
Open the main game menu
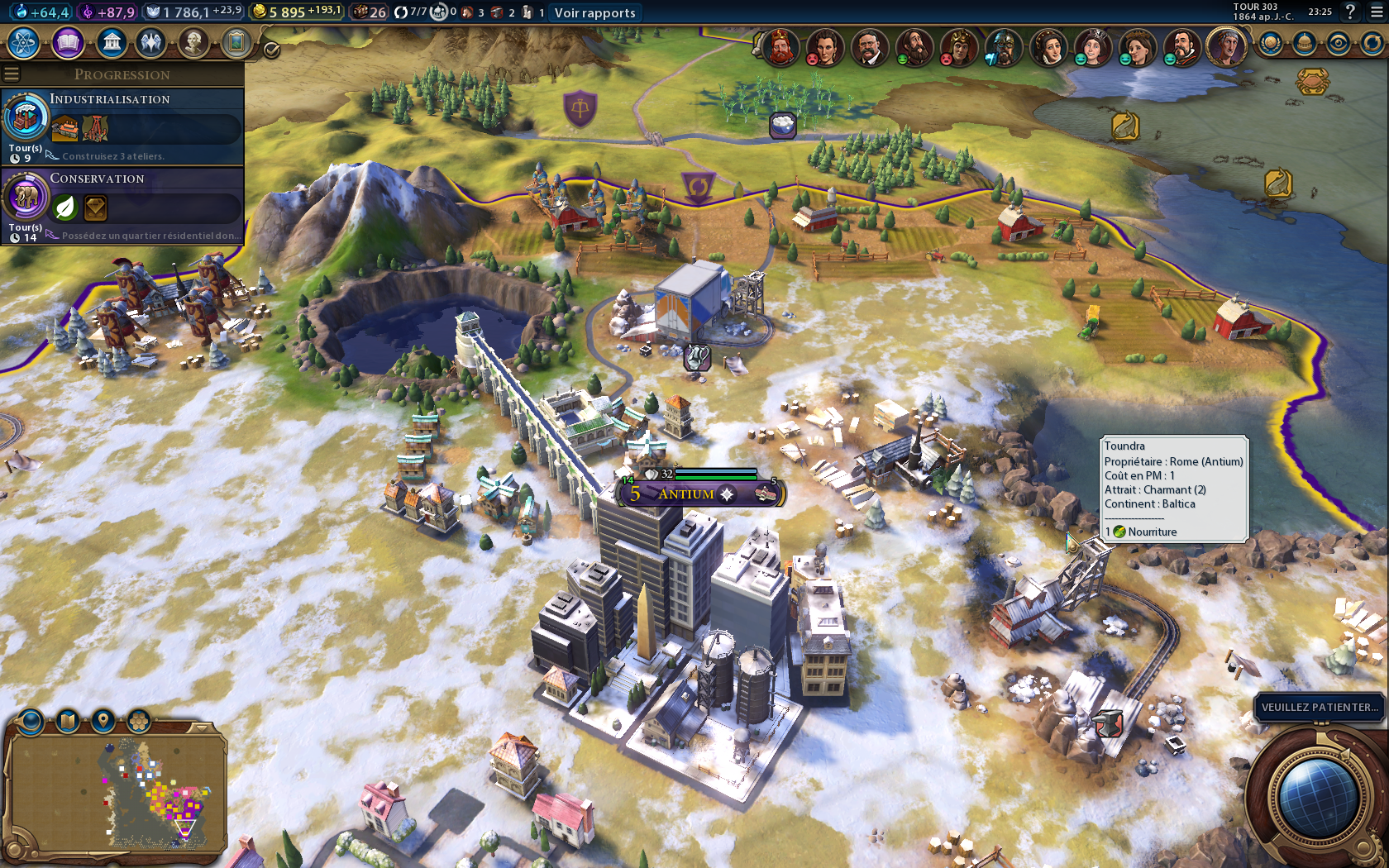[1376, 12]
